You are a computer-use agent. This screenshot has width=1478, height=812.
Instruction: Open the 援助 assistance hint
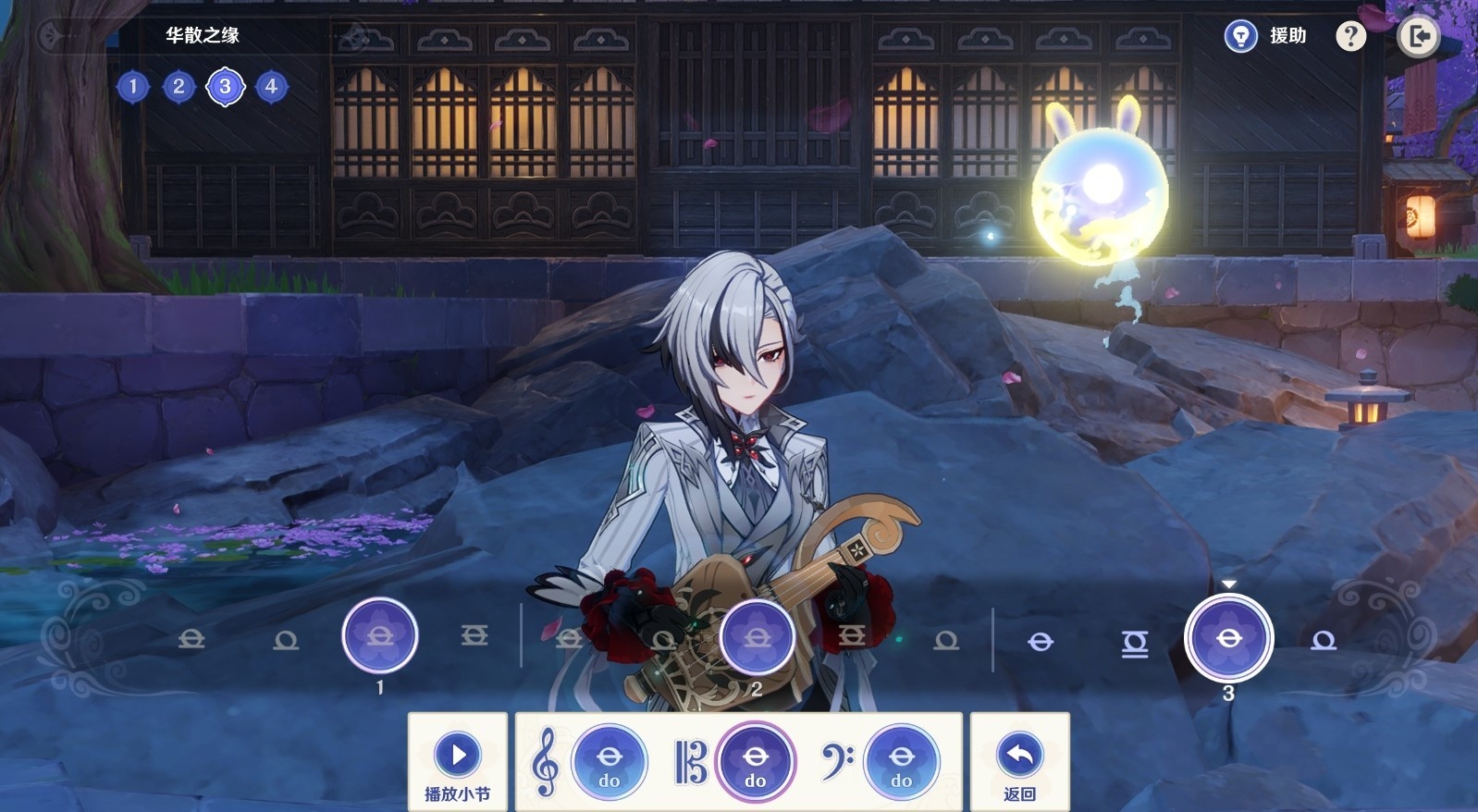point(1264,36)
